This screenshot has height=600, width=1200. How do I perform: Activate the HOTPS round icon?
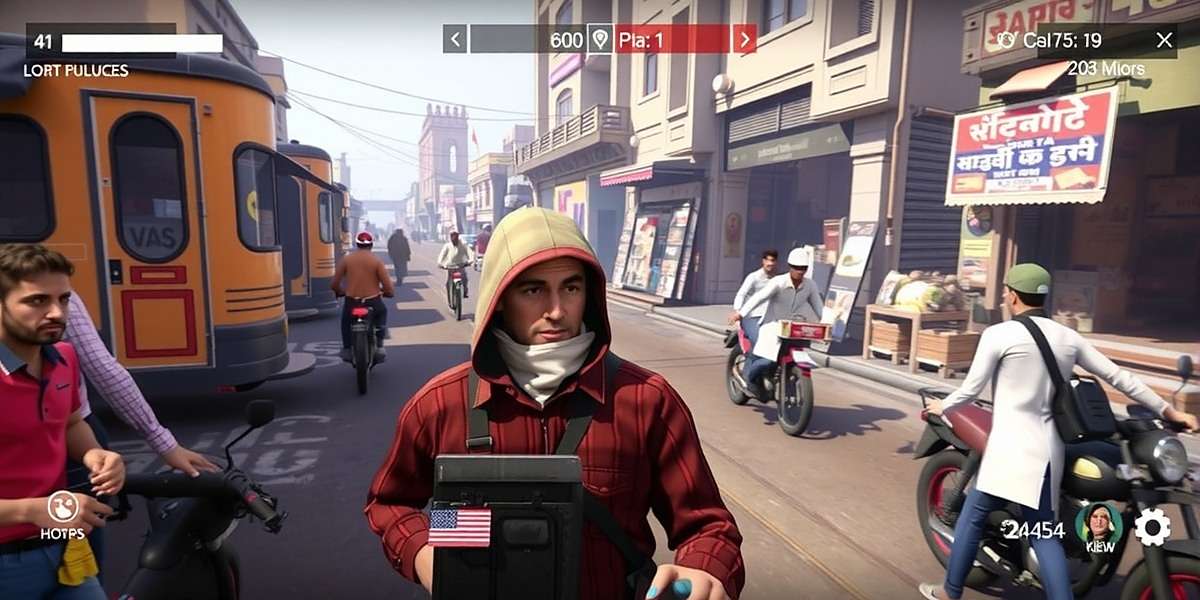coord(63,507)
